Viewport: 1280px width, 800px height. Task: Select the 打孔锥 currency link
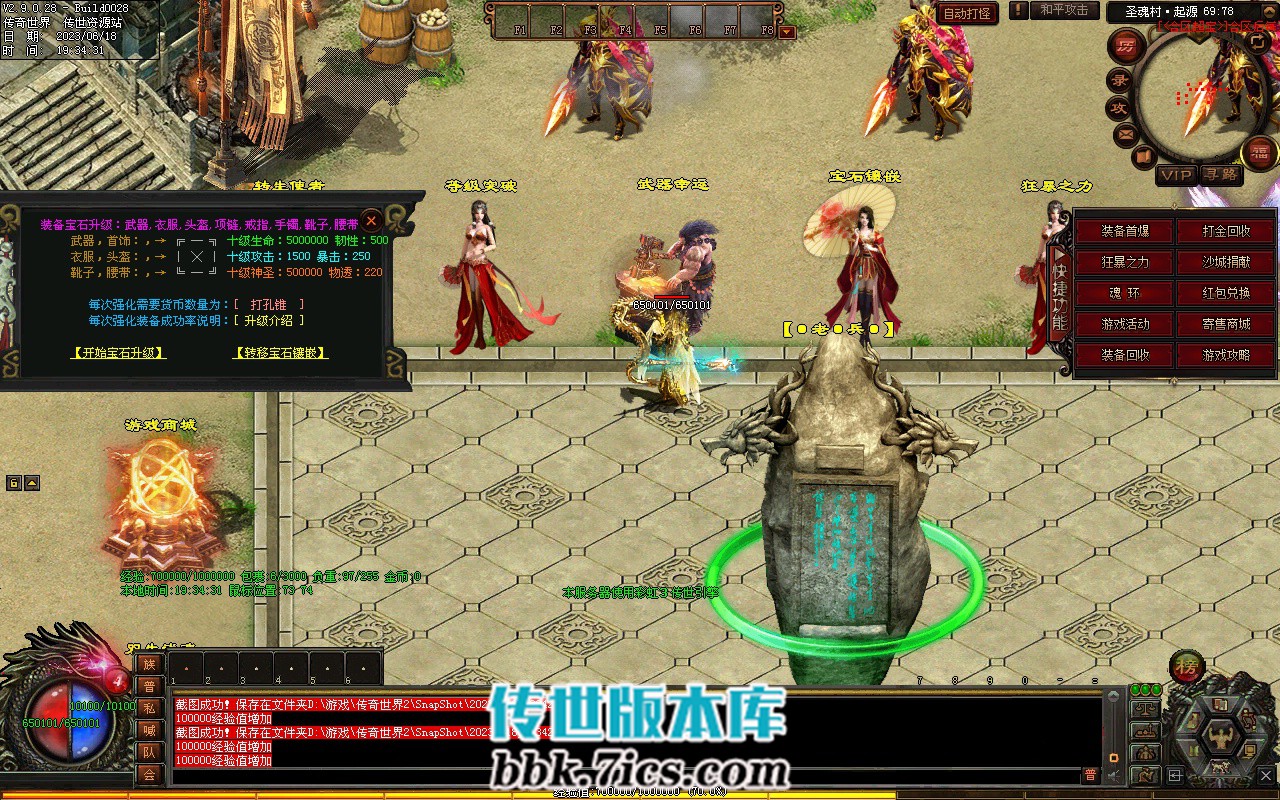pyautogui.click(x=268, y=304)
